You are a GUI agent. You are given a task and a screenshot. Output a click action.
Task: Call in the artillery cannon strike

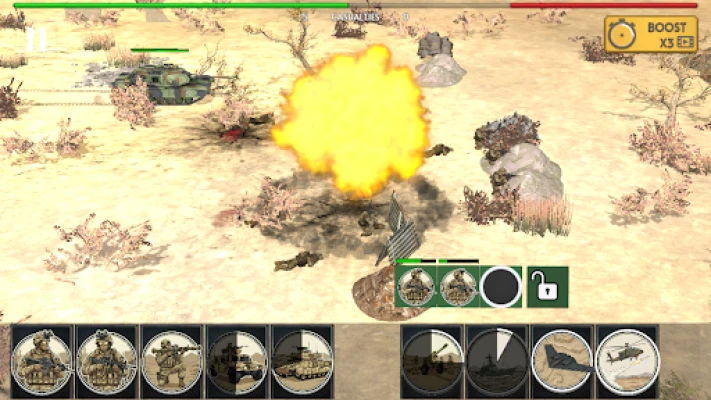[432, 360]
